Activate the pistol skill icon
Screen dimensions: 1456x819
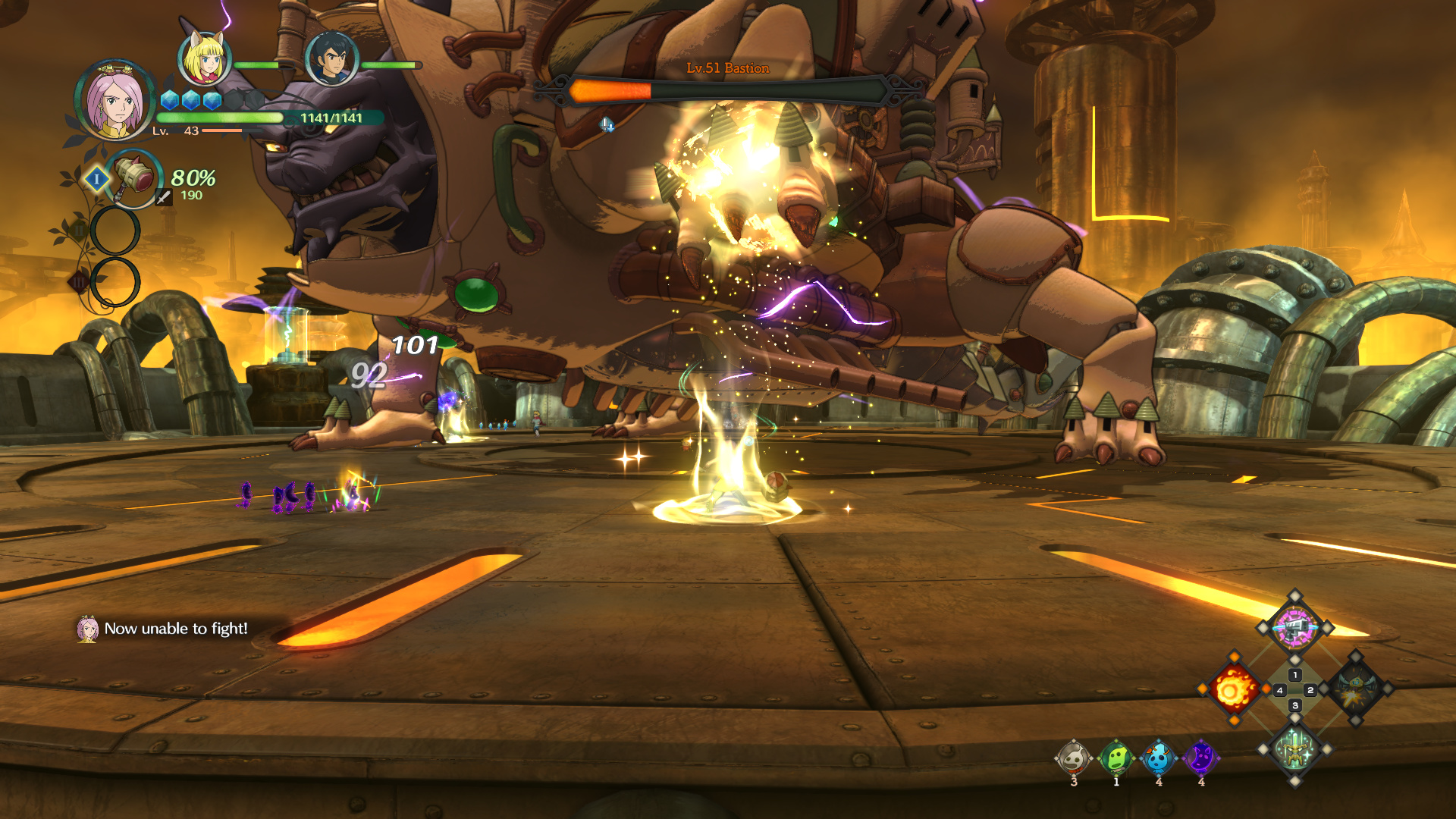tap(1294, 628)
